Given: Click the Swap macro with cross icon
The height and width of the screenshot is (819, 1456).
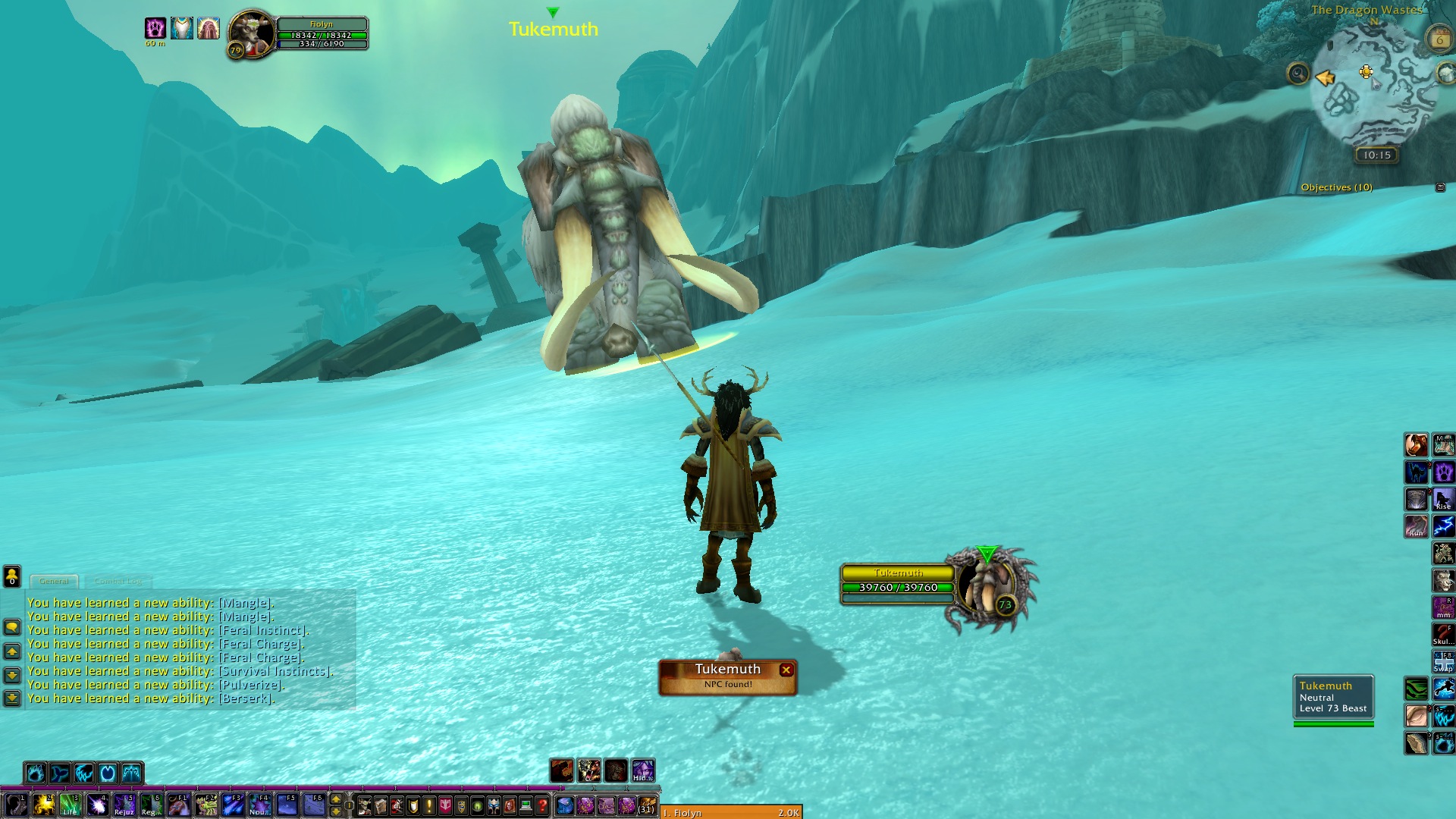Looking at the screenshot, I should click(1443, 661).
